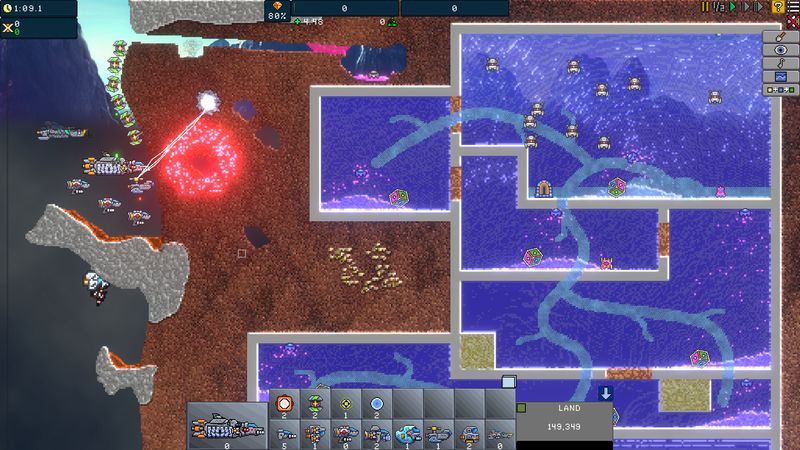
Task: Toggle the eye visibility button
Action: point(780,51)
